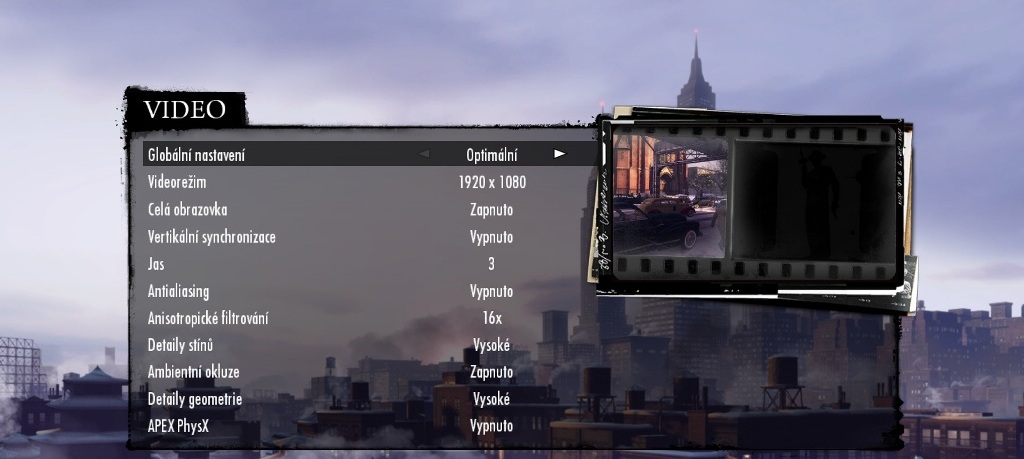Screen dimensions: 1024x459
Task: Select the Ambientní okluze option
Action: point(194,372)
